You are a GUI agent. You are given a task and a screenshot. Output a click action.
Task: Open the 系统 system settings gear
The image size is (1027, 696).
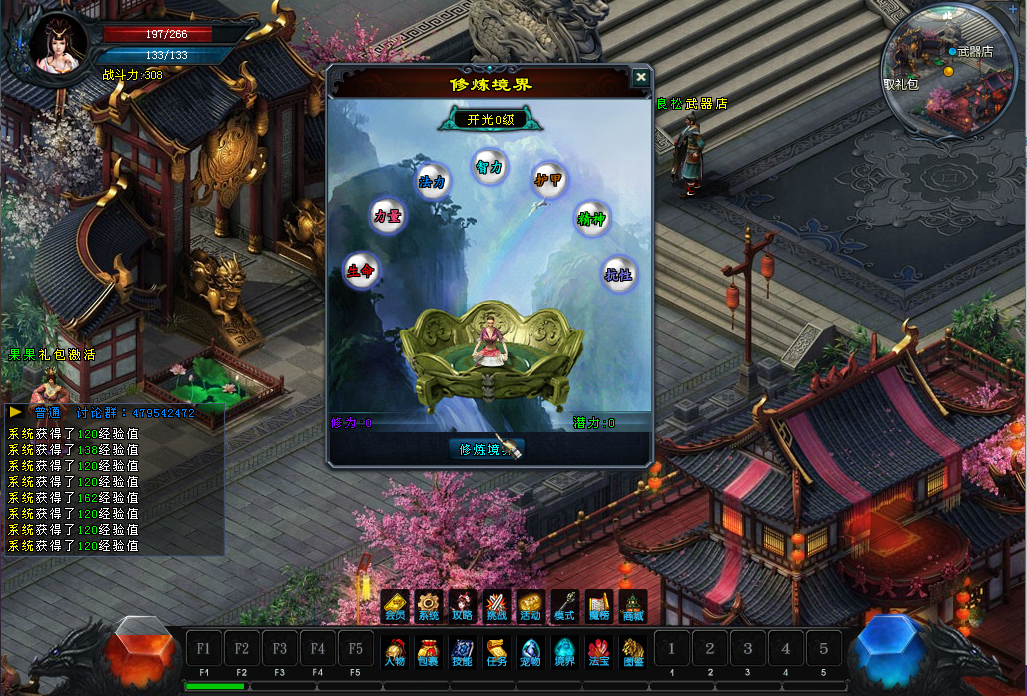click(429, 605)
